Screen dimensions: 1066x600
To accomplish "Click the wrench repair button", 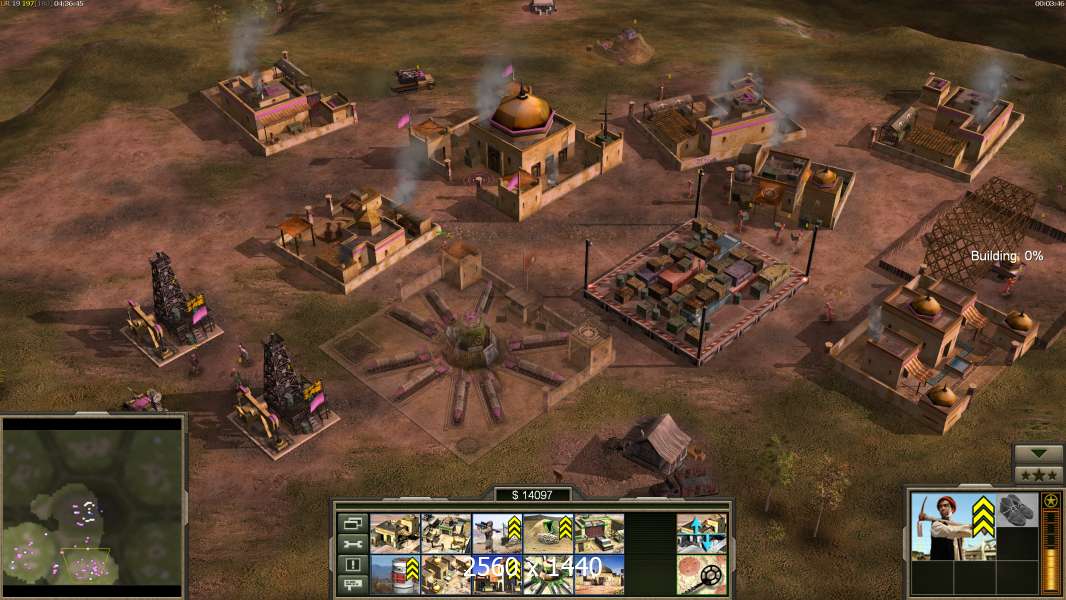I will tap(352, 544).
